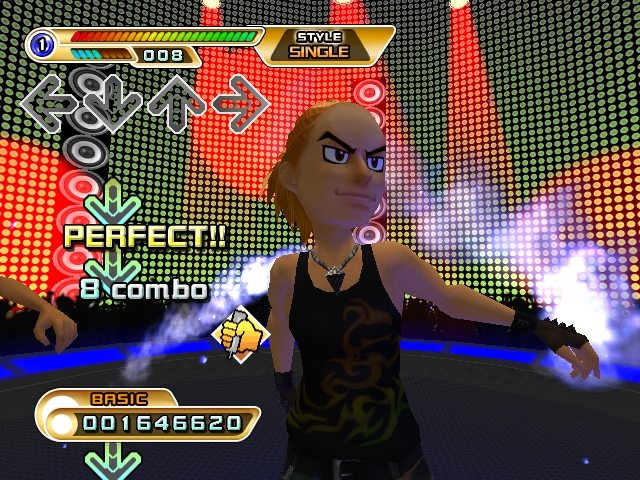The width and height of the screenshot is (640, 480).
Task: Activate the red right arrow receptor
Action: click(240, 100)
